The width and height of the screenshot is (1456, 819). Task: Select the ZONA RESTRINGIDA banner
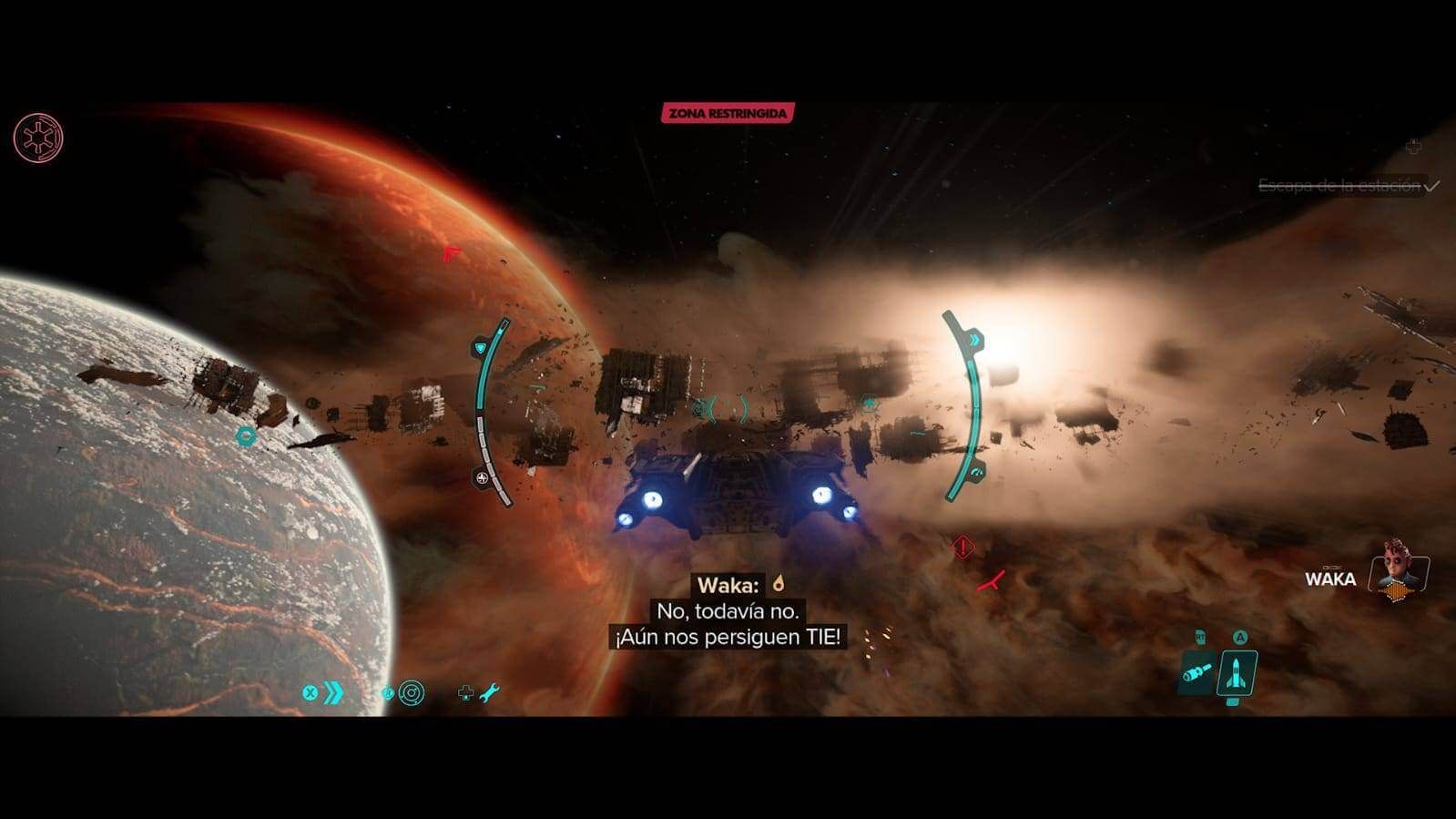point(728,115)
